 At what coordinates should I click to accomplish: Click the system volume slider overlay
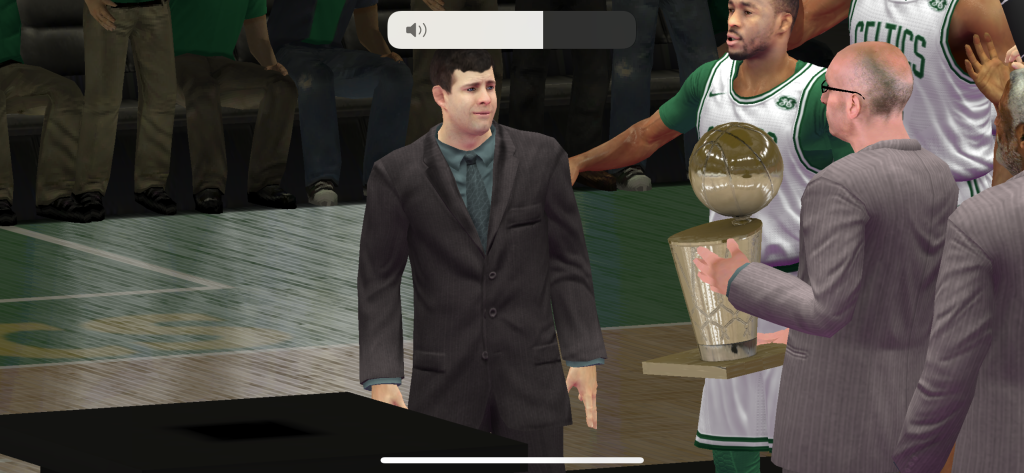[511, 30]
